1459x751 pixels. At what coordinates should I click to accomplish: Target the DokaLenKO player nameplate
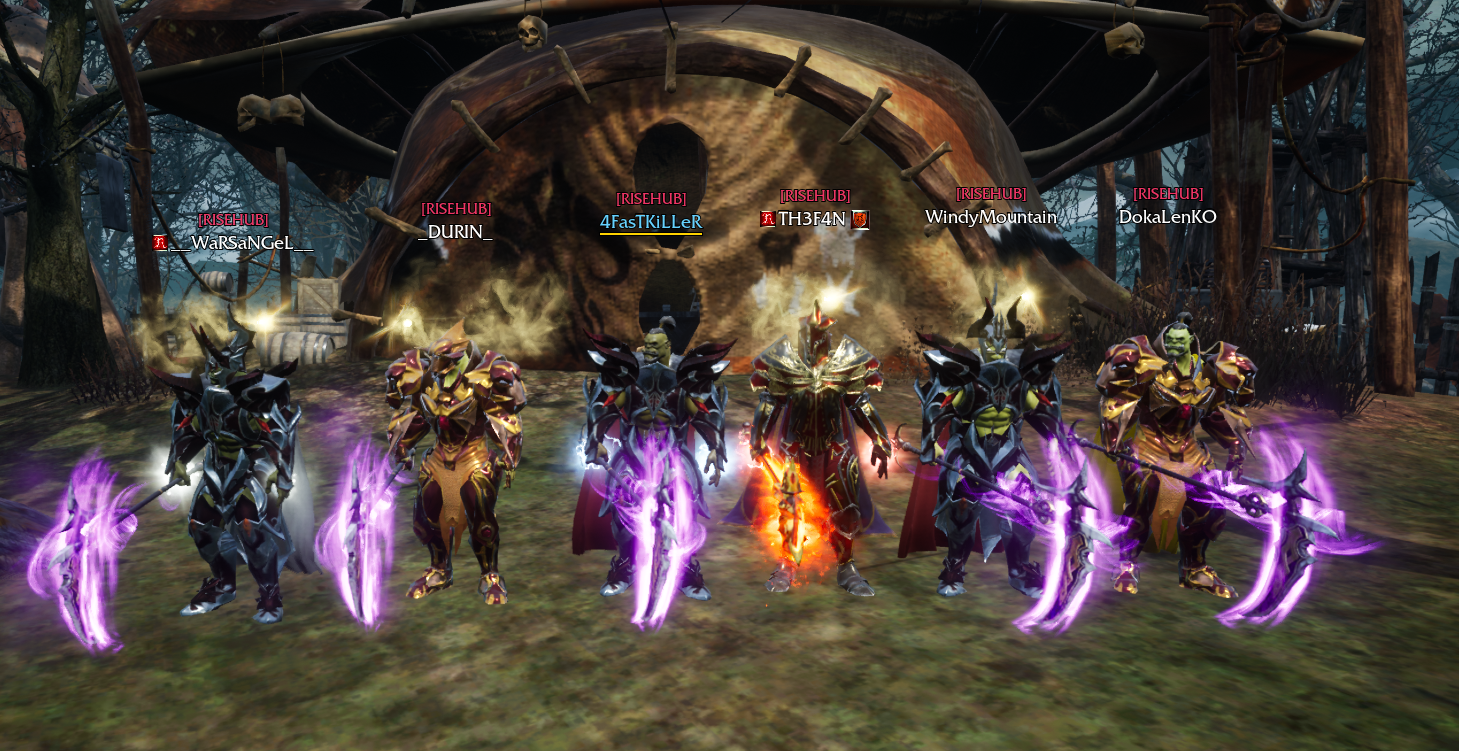pyautogui.click(x=1167, y=217)
